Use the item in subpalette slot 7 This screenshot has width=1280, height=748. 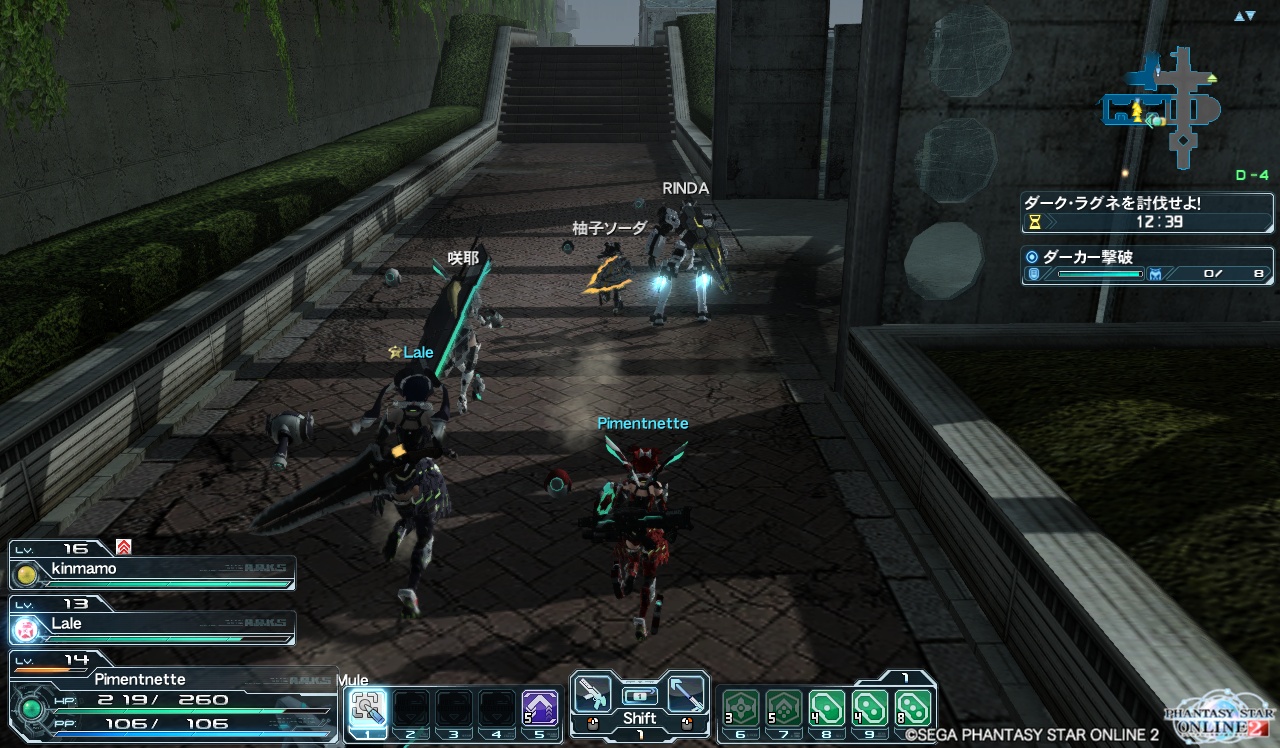[784, 709]
